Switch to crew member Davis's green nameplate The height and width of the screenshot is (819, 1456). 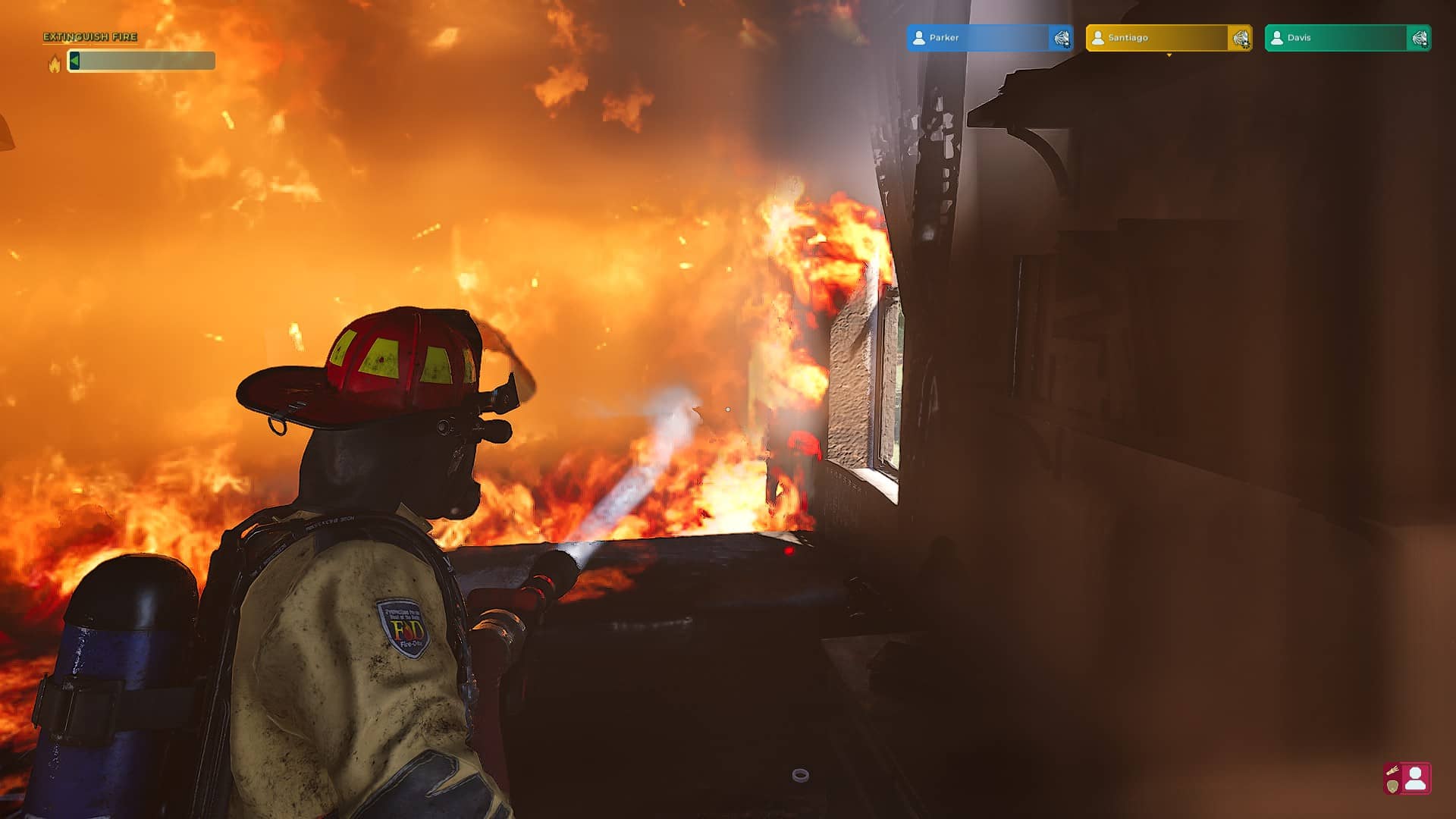tap(1335, 38)
